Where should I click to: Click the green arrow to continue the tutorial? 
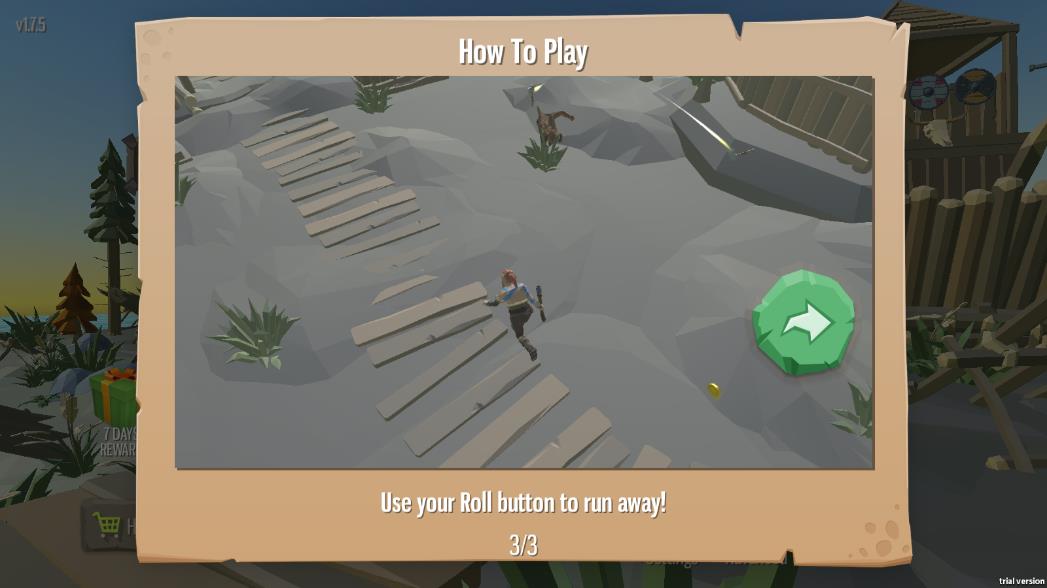click(x=804, y=323)
